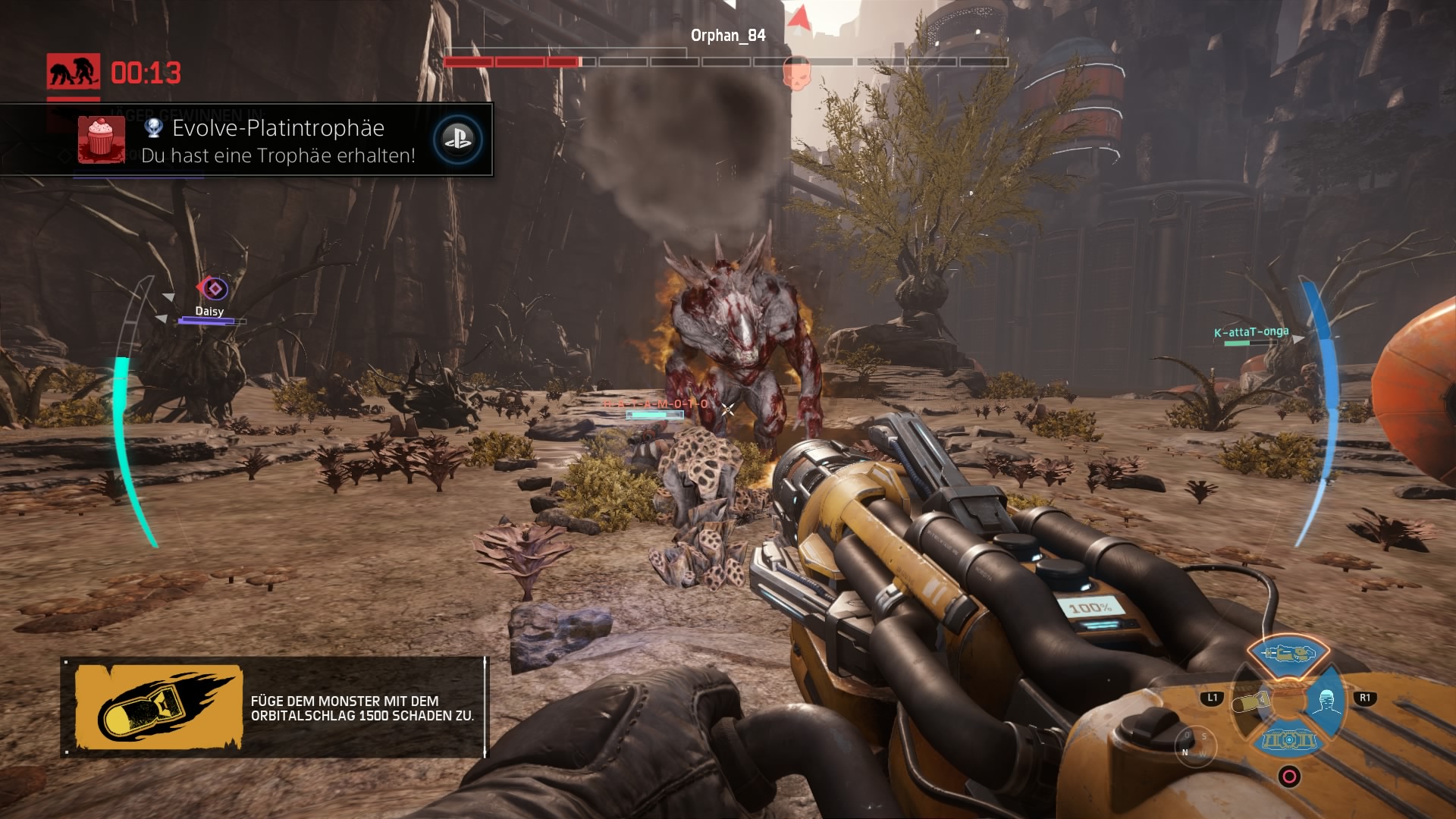Click the skull marker on monster health bar

795,73
